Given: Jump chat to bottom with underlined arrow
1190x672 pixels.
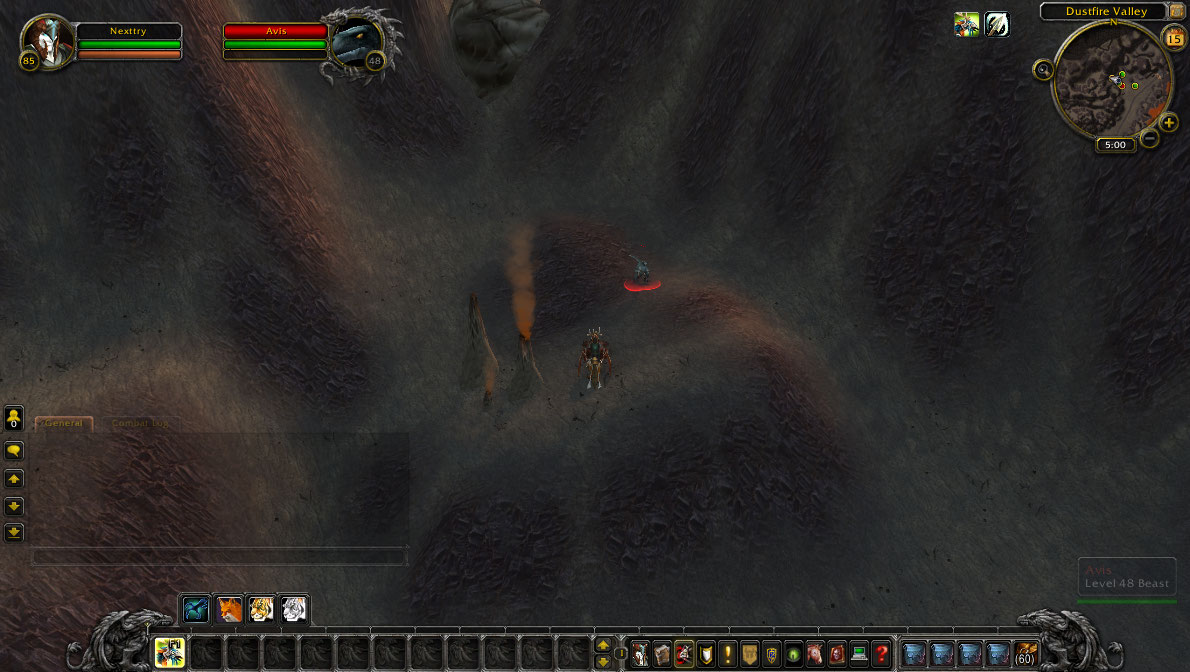Looking at the screenshot, I should (x=14, y=532).
